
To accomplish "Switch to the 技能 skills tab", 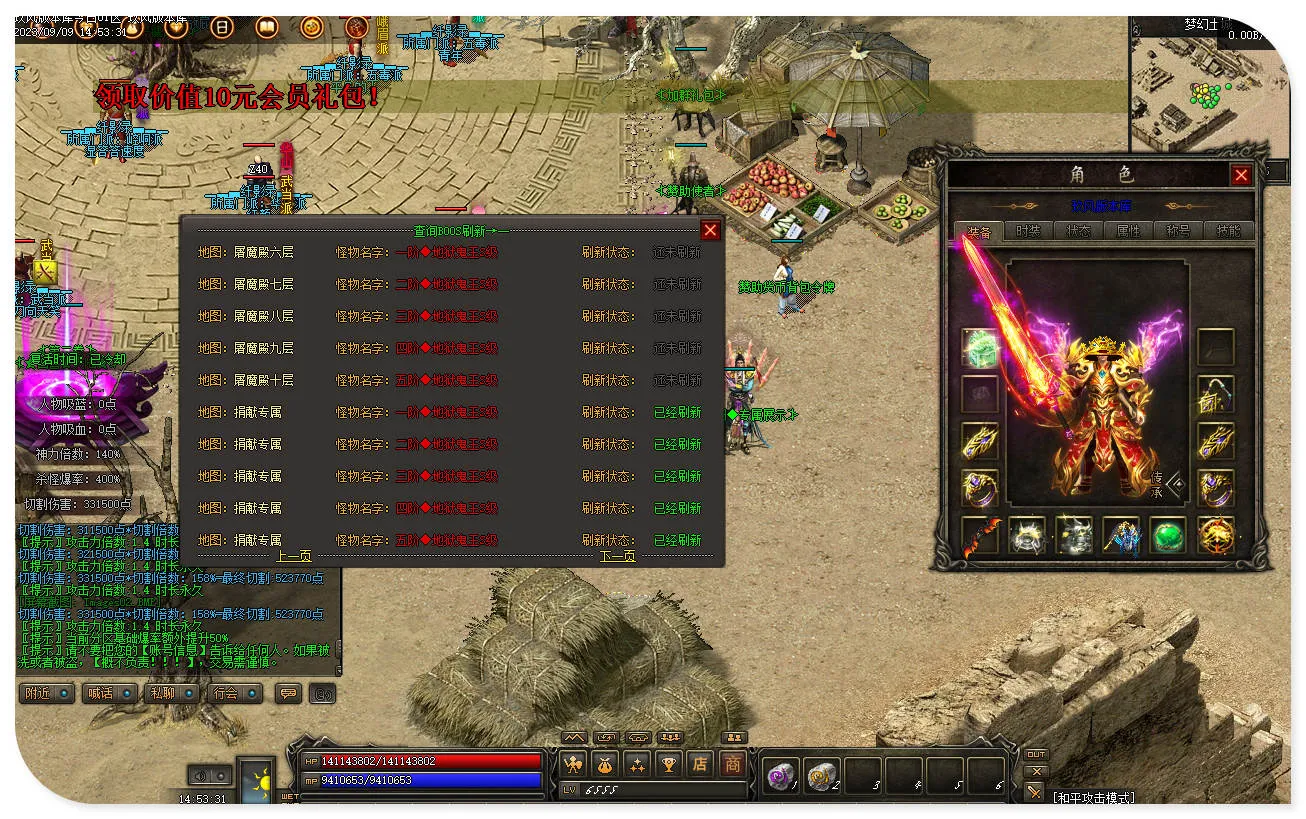I will click(1229, 231).
